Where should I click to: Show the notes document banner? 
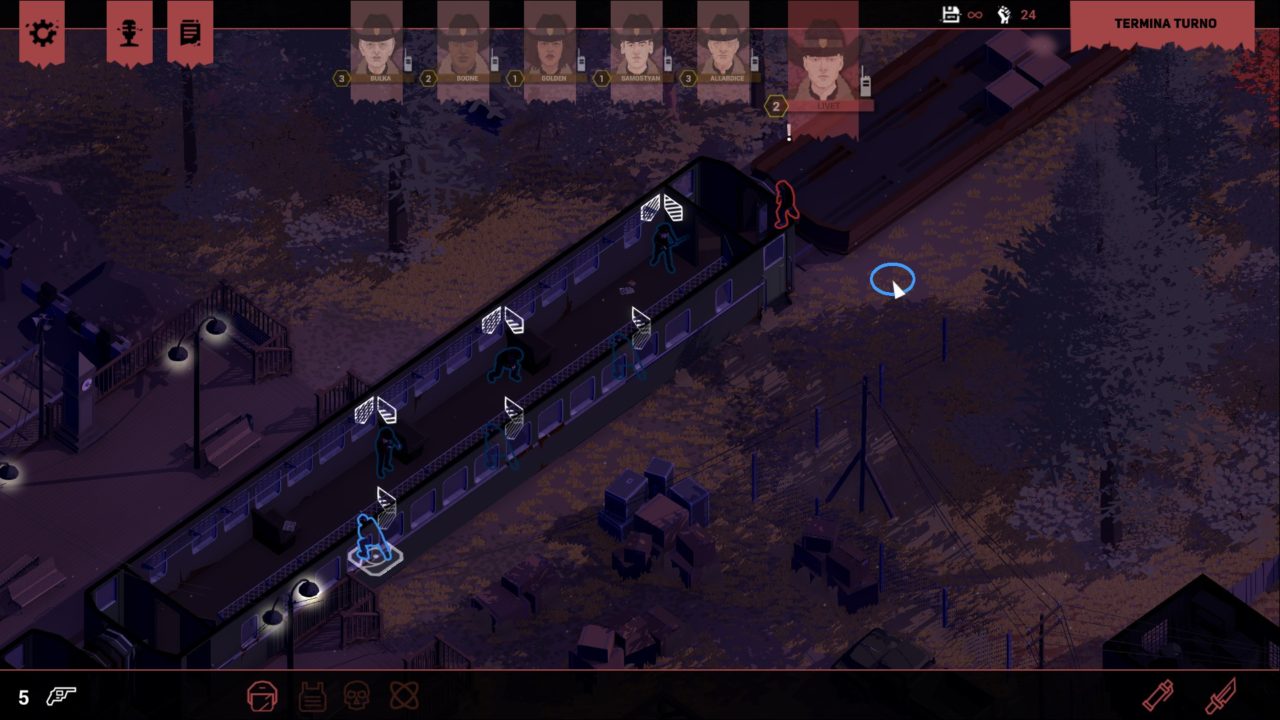click(x=190, y=32)
